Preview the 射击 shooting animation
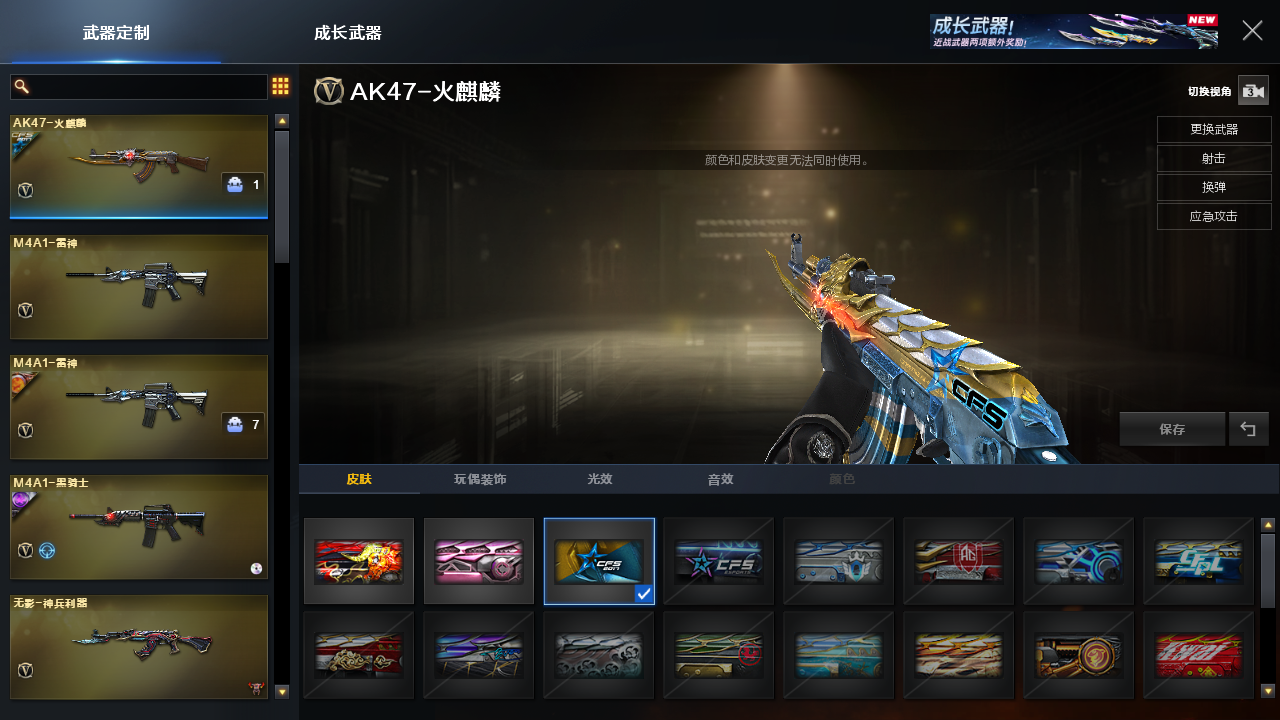The width and height of the screenshot is (1280, 720). [x=1214, y=159]
